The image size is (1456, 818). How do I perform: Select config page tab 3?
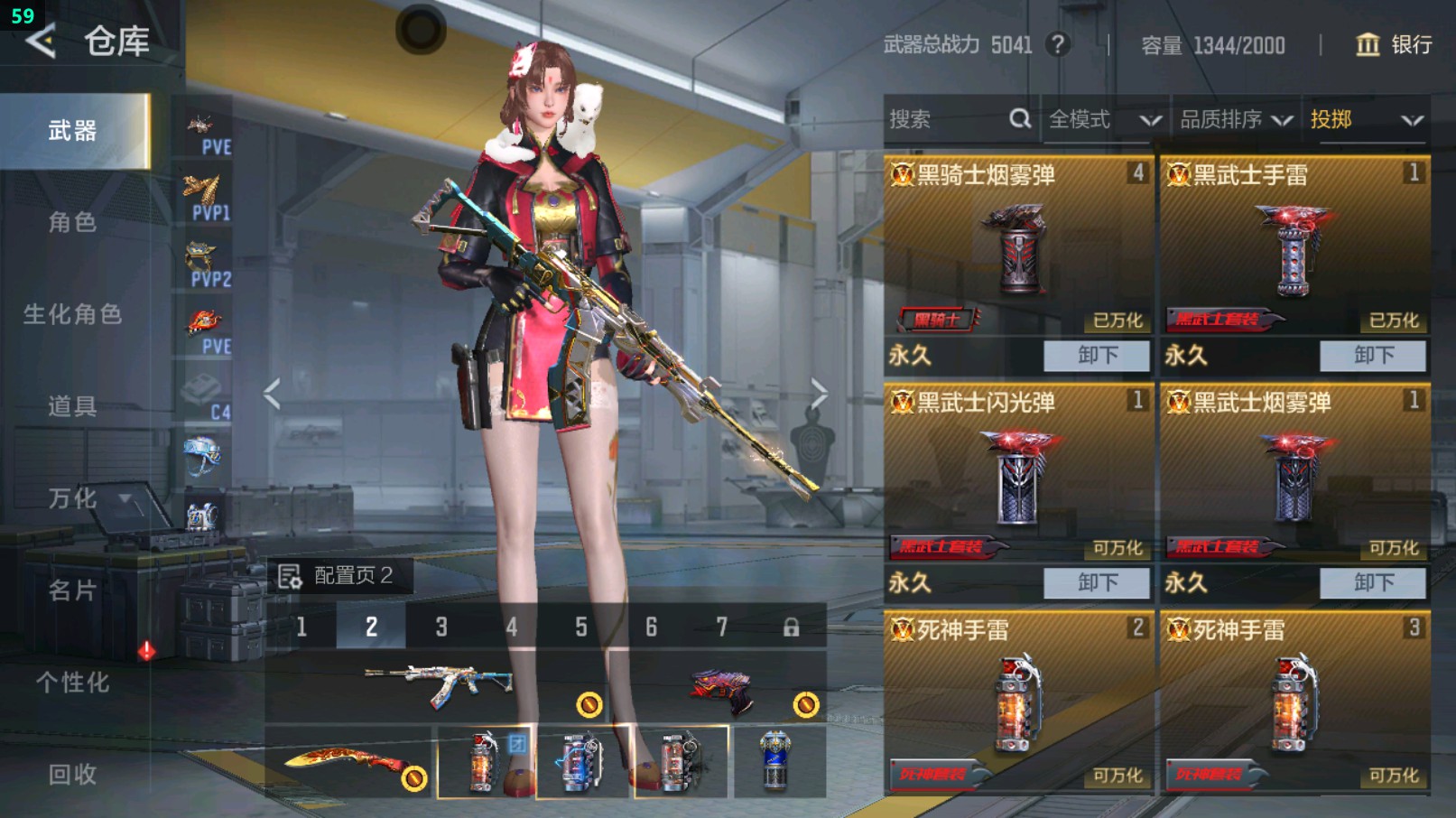[441, 627]
